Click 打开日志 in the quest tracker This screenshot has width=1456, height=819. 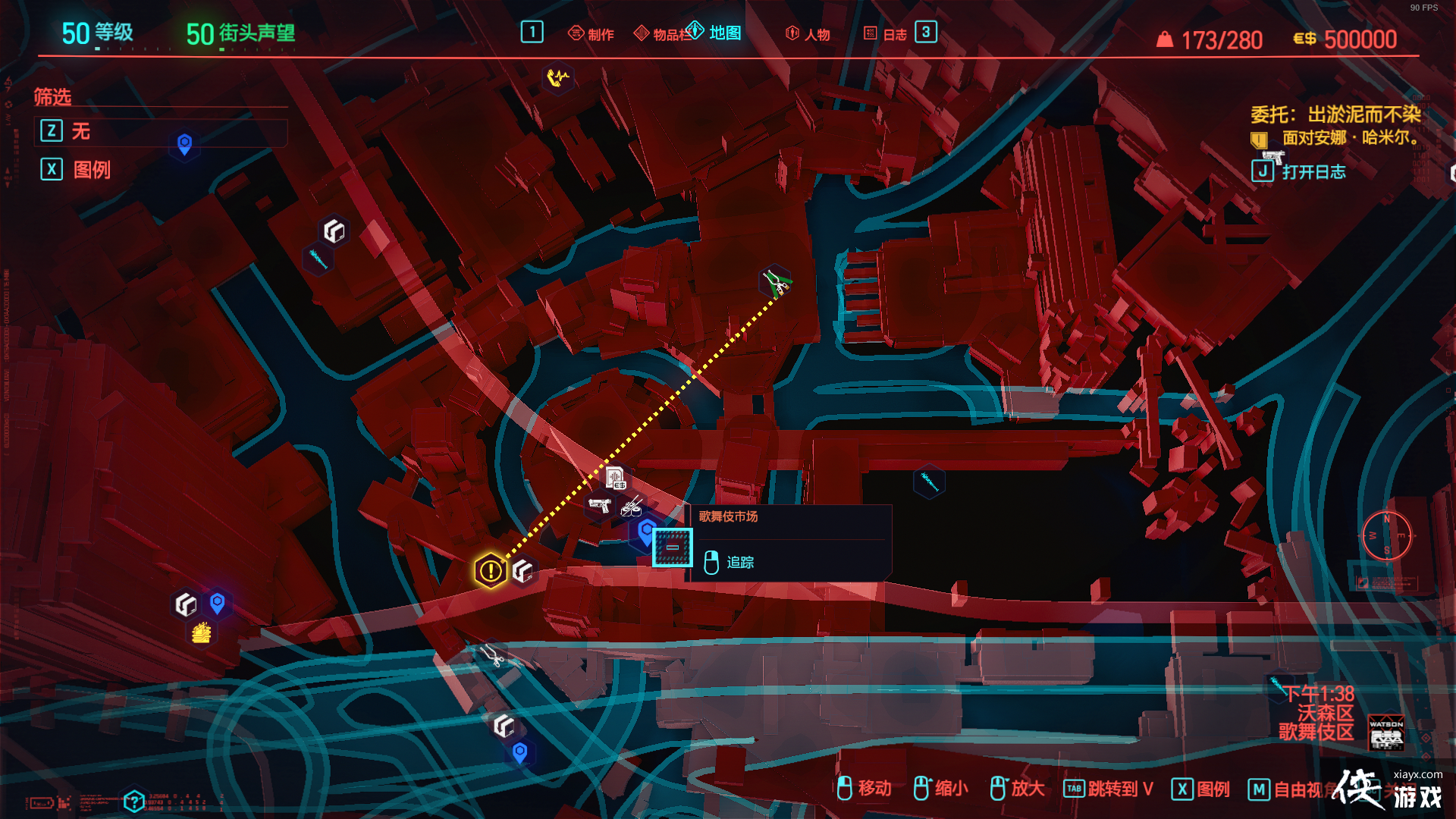click(x=1313, y=172)
